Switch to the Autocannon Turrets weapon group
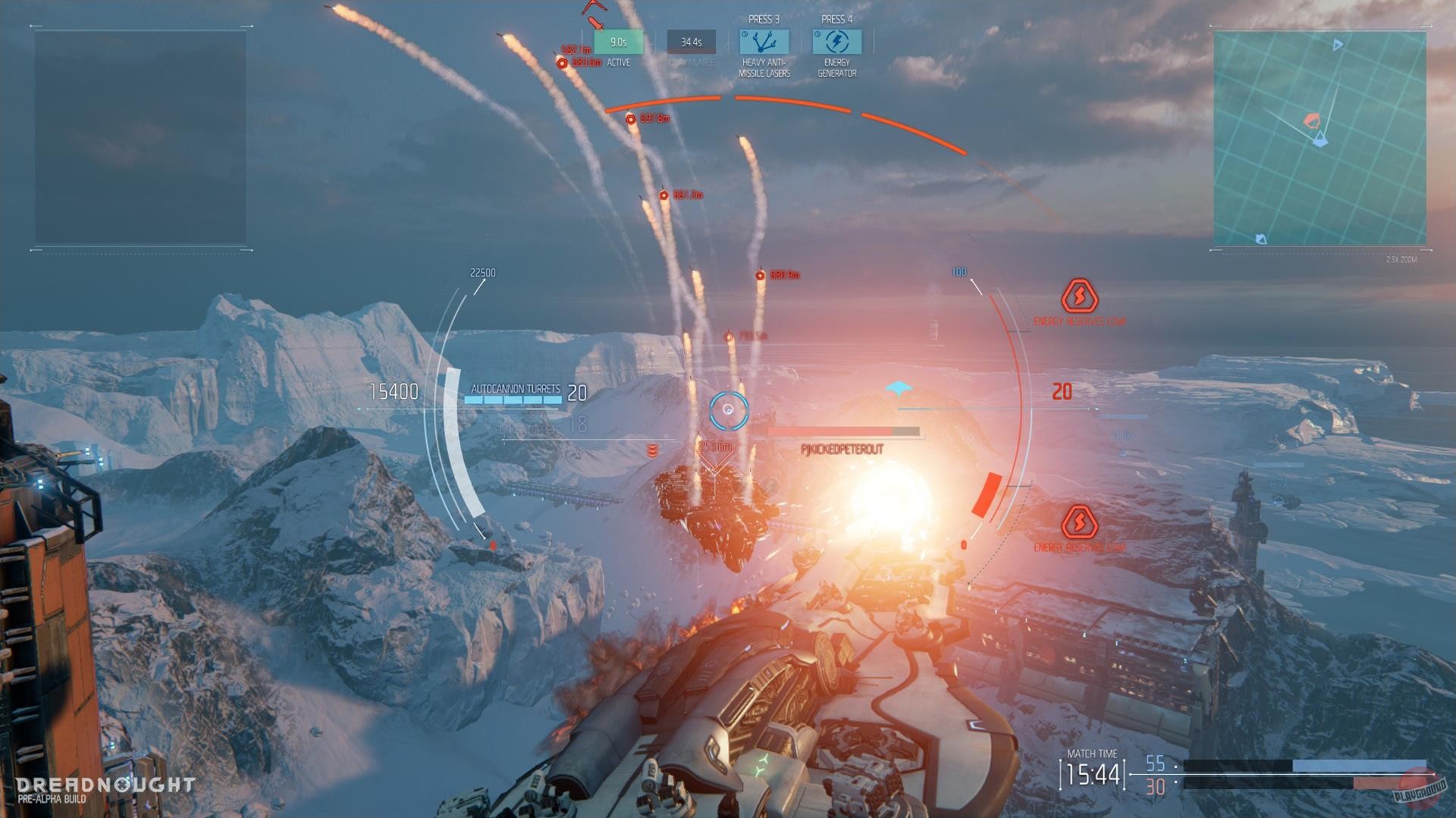 514,387
